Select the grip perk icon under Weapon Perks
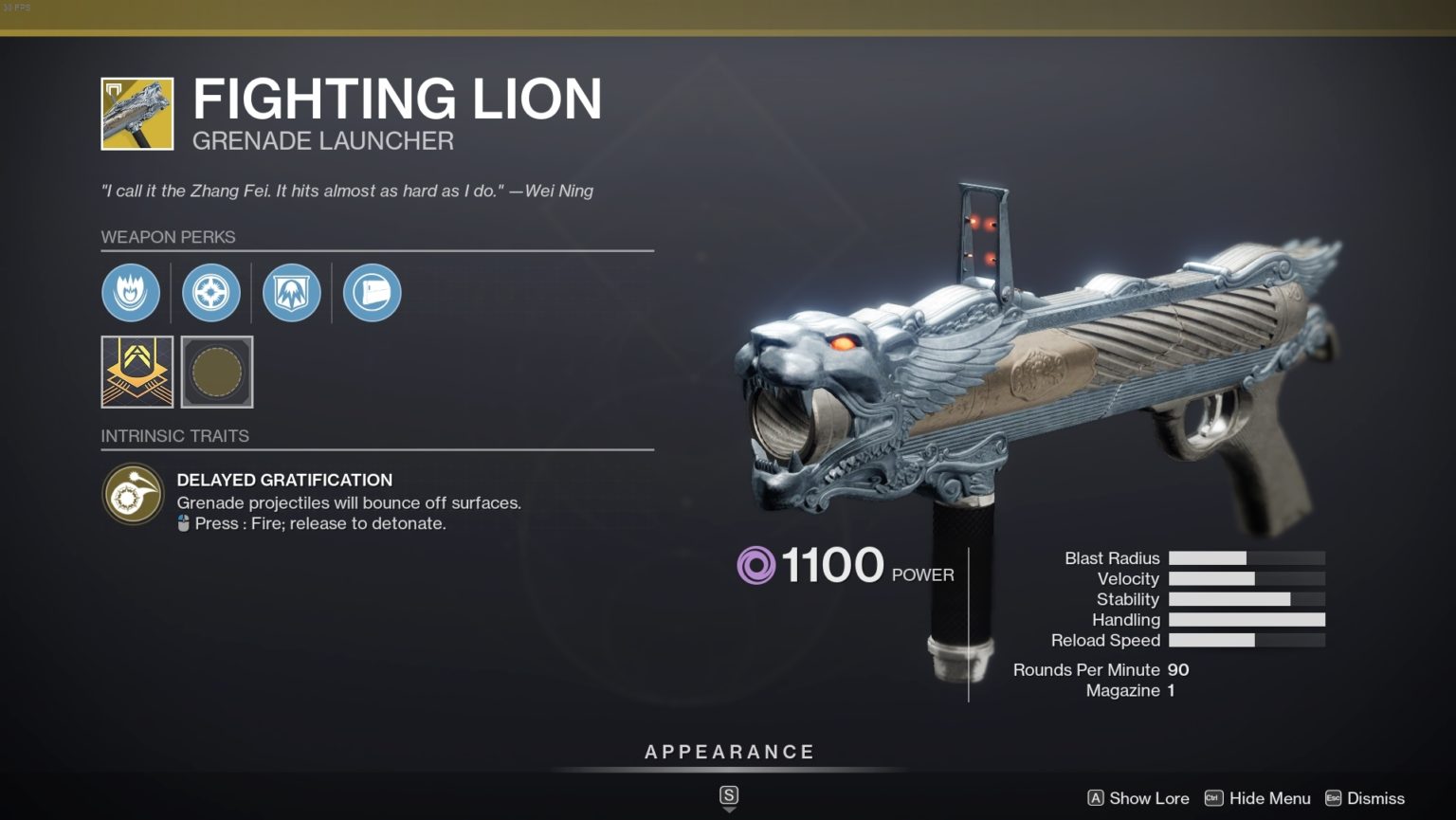The width and height of the screenshot is (1456, 820). (x=371, y=292)
